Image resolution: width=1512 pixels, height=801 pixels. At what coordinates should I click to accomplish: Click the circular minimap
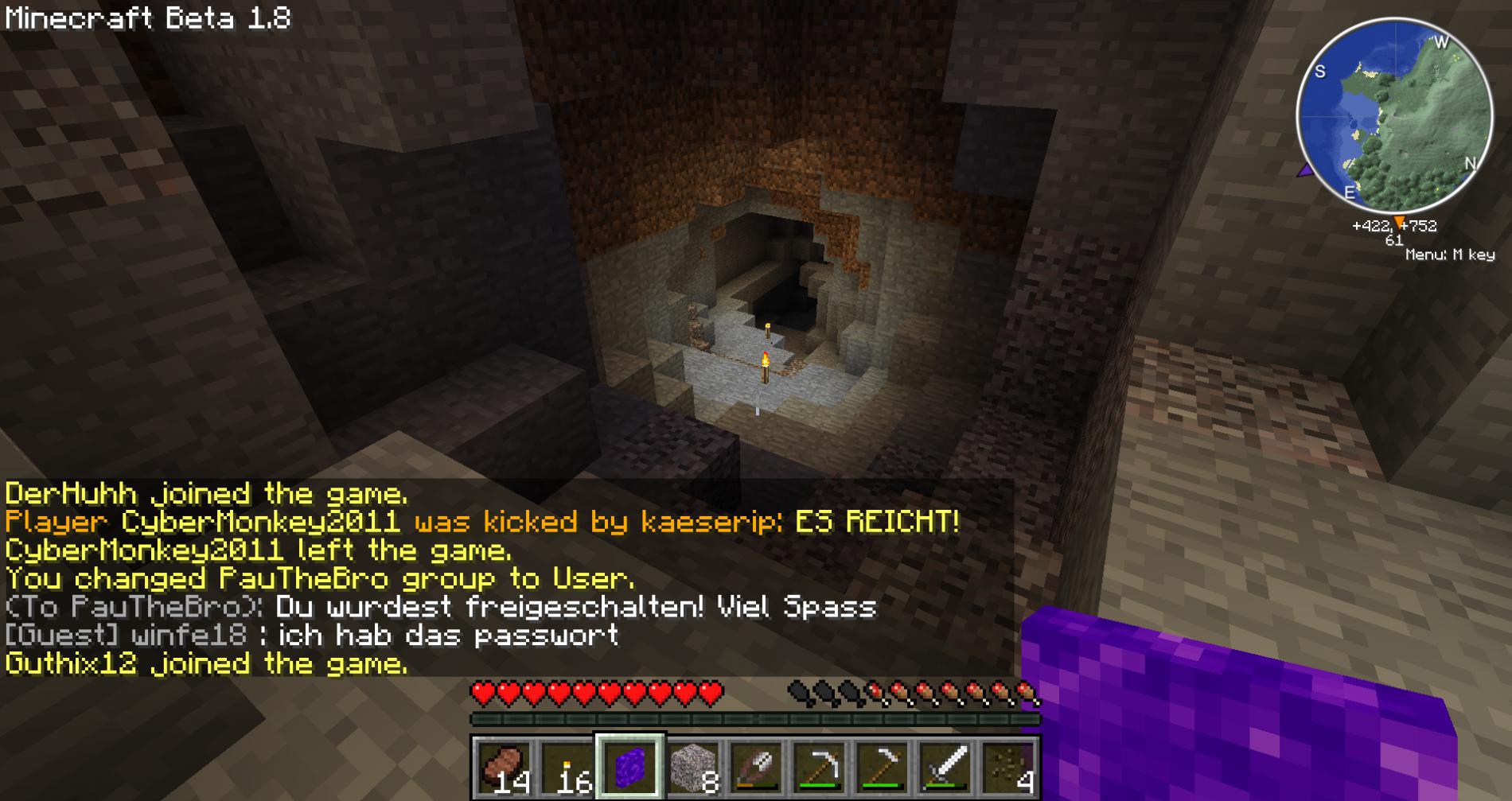1394,116
